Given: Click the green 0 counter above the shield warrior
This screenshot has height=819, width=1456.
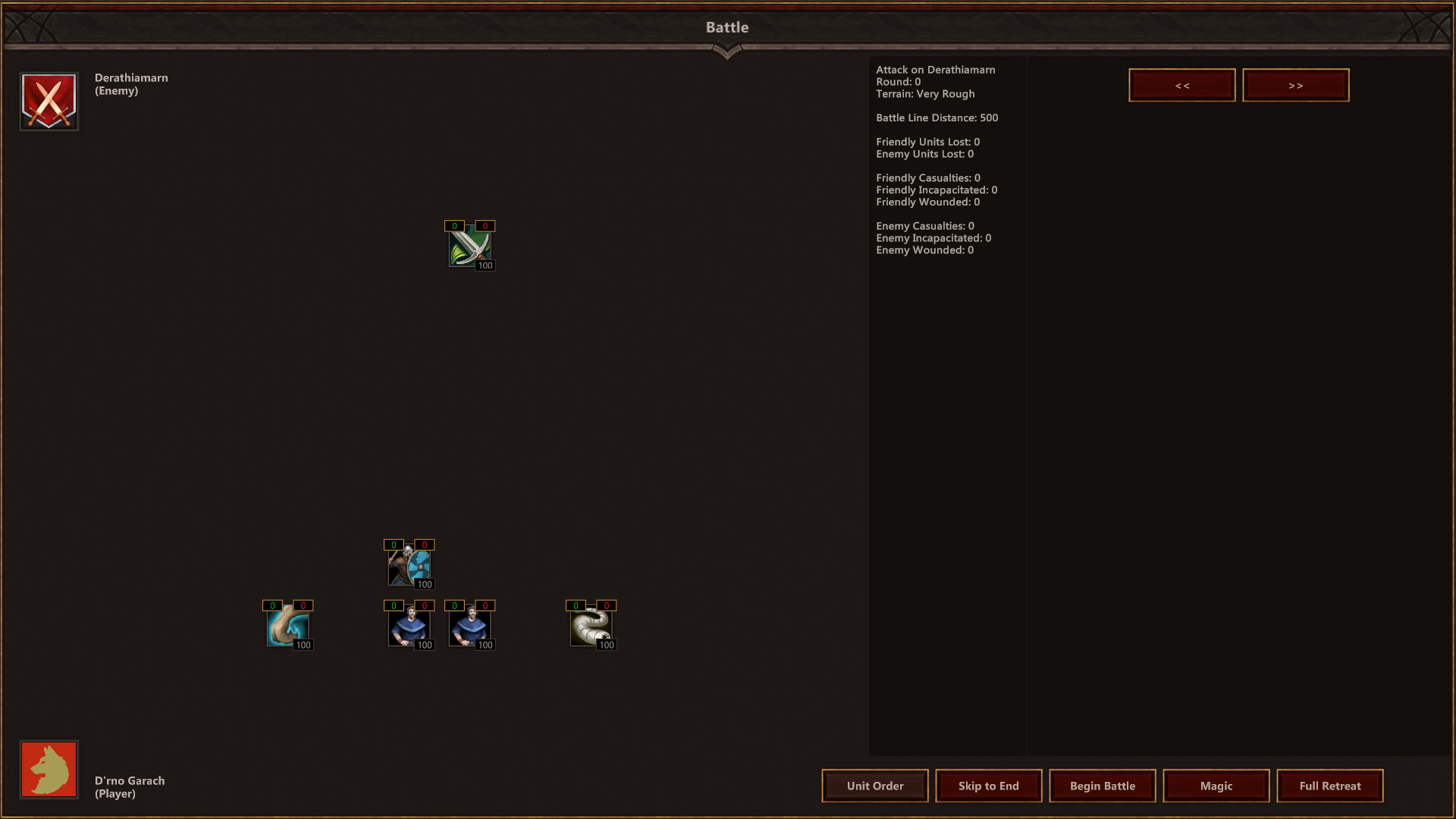Looking at the screenshot, I should coord(393,544).
